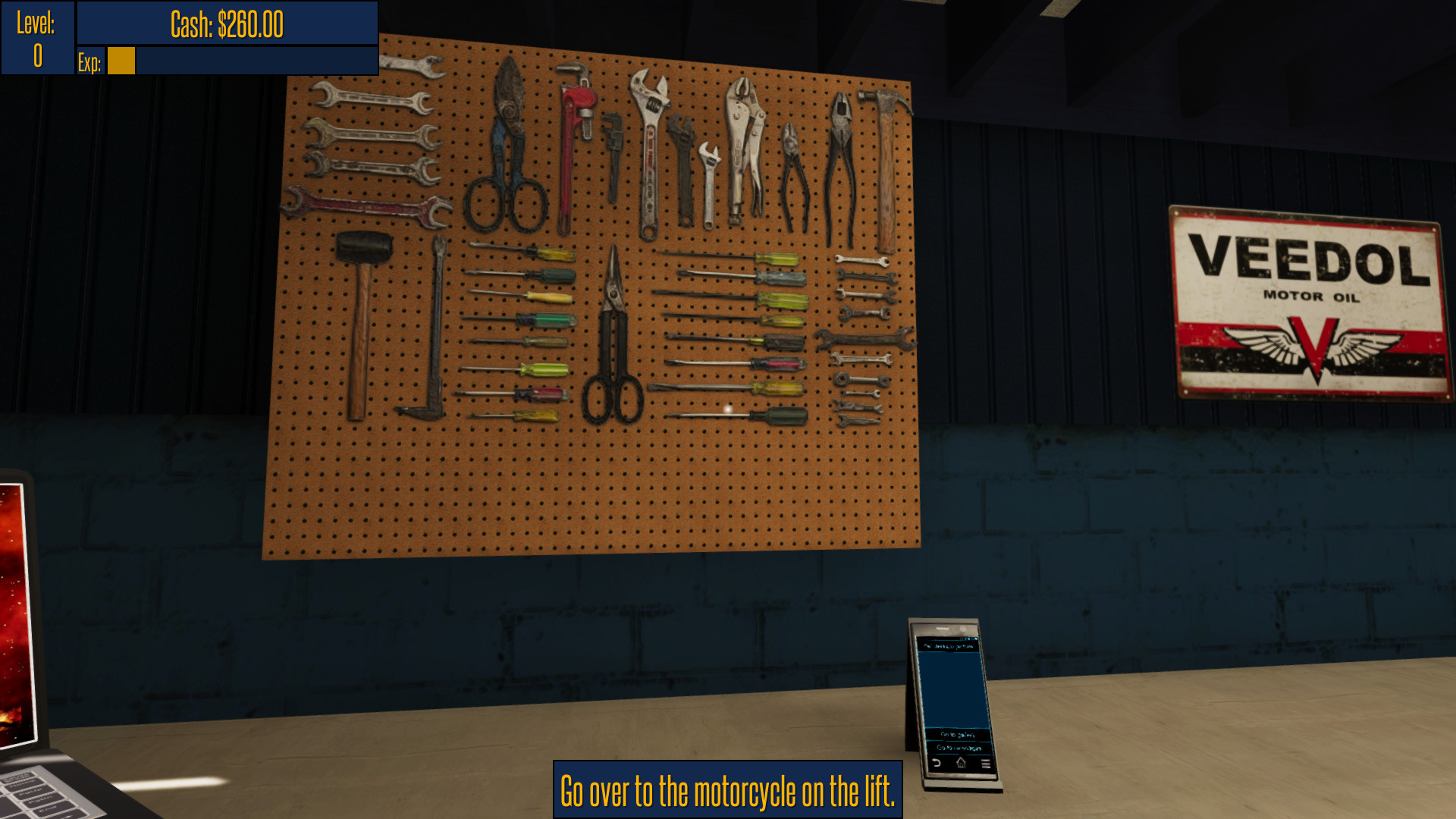Open the phone's hamburger menu icon

[x=986, y=763]
